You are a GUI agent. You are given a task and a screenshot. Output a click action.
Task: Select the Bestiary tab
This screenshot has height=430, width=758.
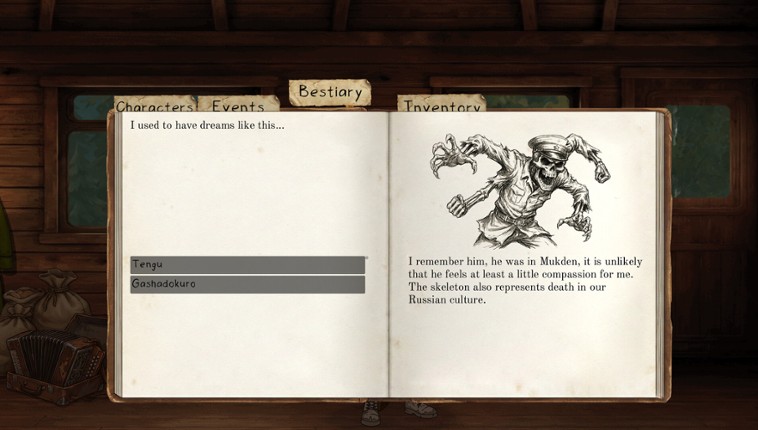pyautogui.click(x=330, y=92)
